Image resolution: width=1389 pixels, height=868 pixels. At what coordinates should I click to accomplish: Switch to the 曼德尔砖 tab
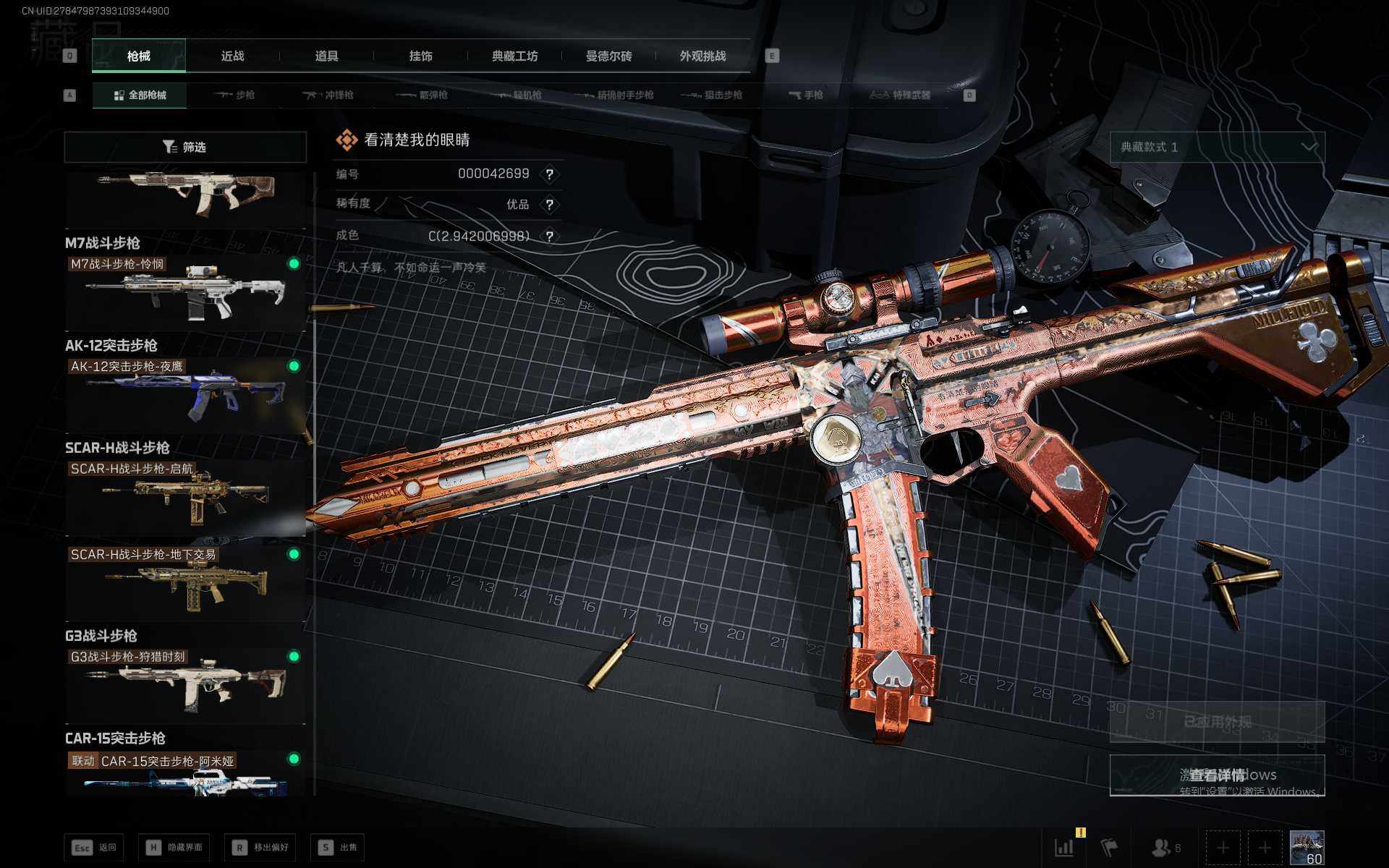[x=608, y=56]
